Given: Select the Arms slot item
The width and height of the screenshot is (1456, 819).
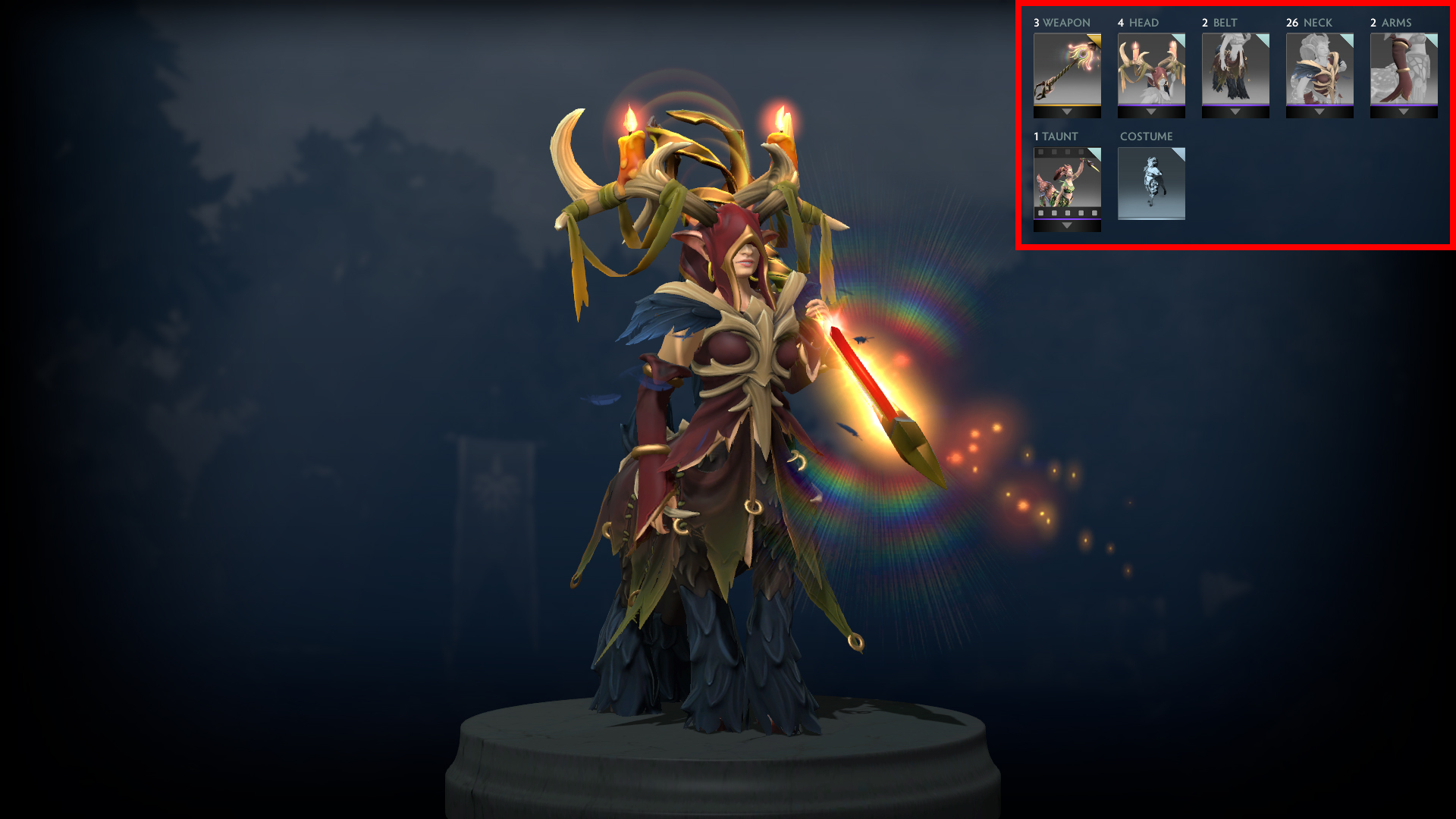Looking at the screenshot, I should (x=1404, y=69).
